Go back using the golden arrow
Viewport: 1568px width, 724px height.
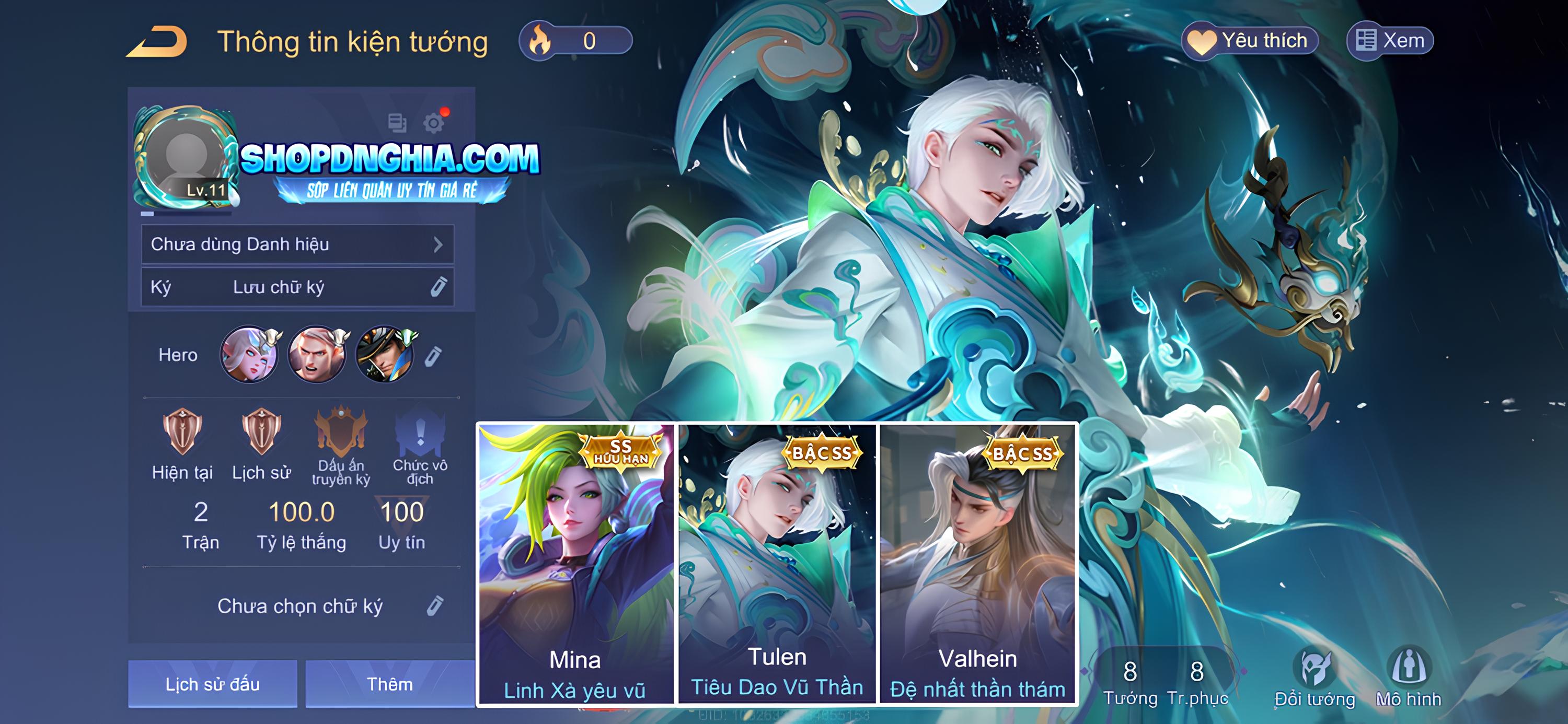pyautogui.click(x=157, y=43)
